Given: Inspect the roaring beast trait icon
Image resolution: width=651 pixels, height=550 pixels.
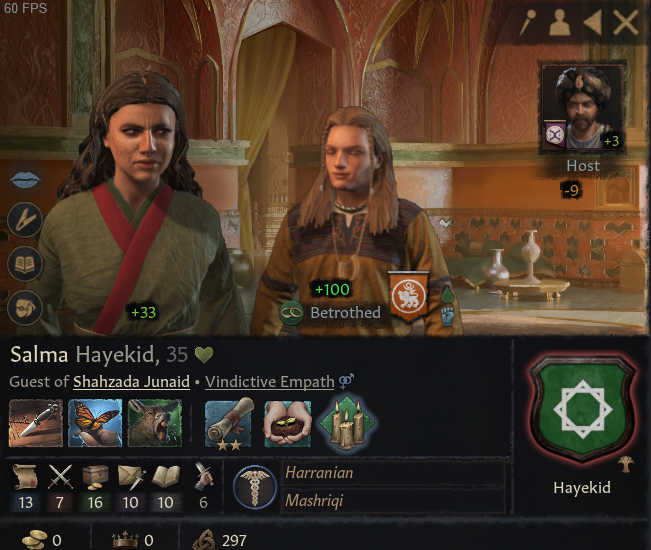Looking at the screenshot, I should click(x=154, y=423).
